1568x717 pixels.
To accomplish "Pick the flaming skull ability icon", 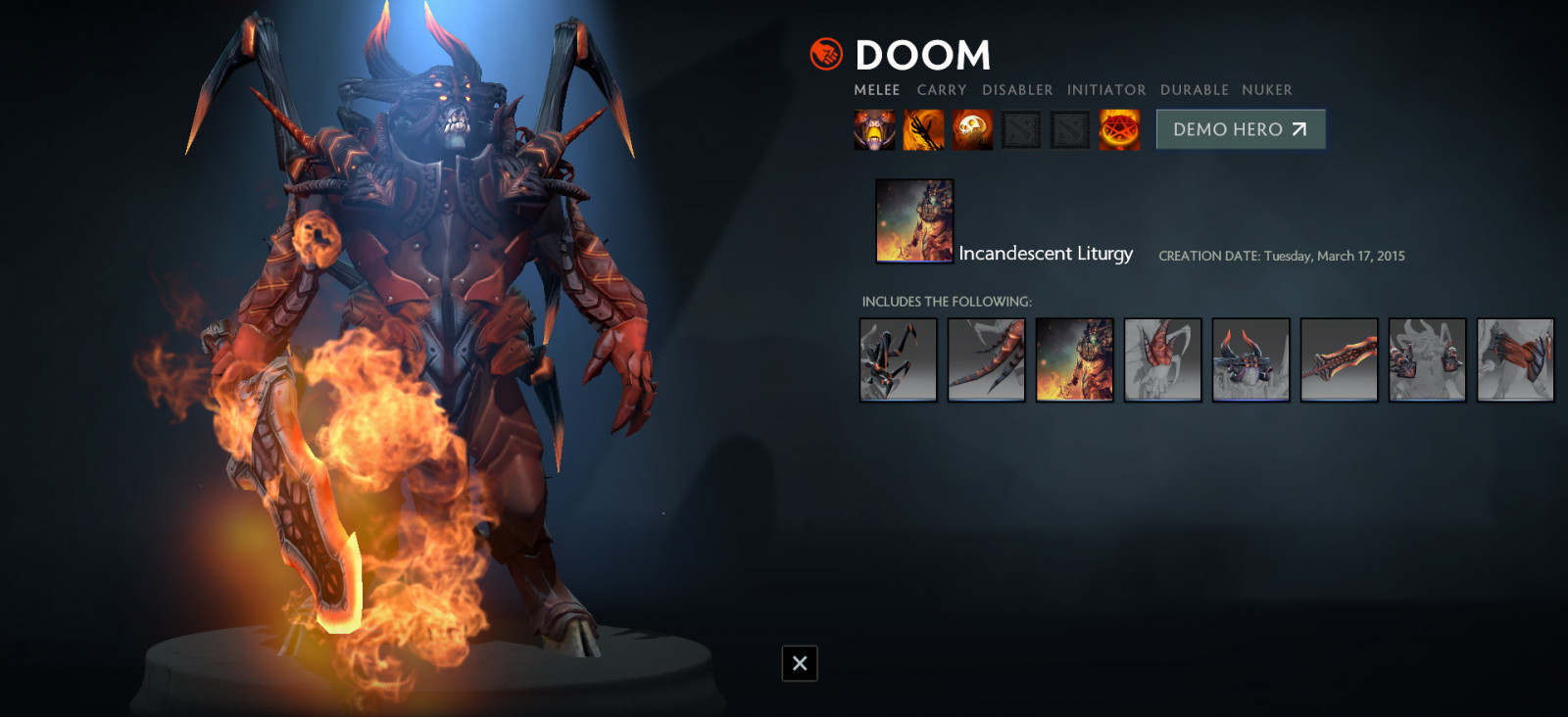I will [972, 129].
